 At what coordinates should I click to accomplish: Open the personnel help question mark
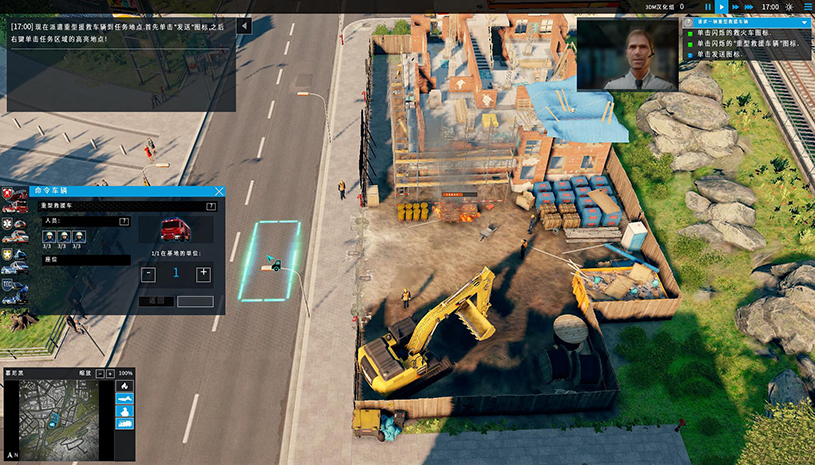(x=126, y=221)
